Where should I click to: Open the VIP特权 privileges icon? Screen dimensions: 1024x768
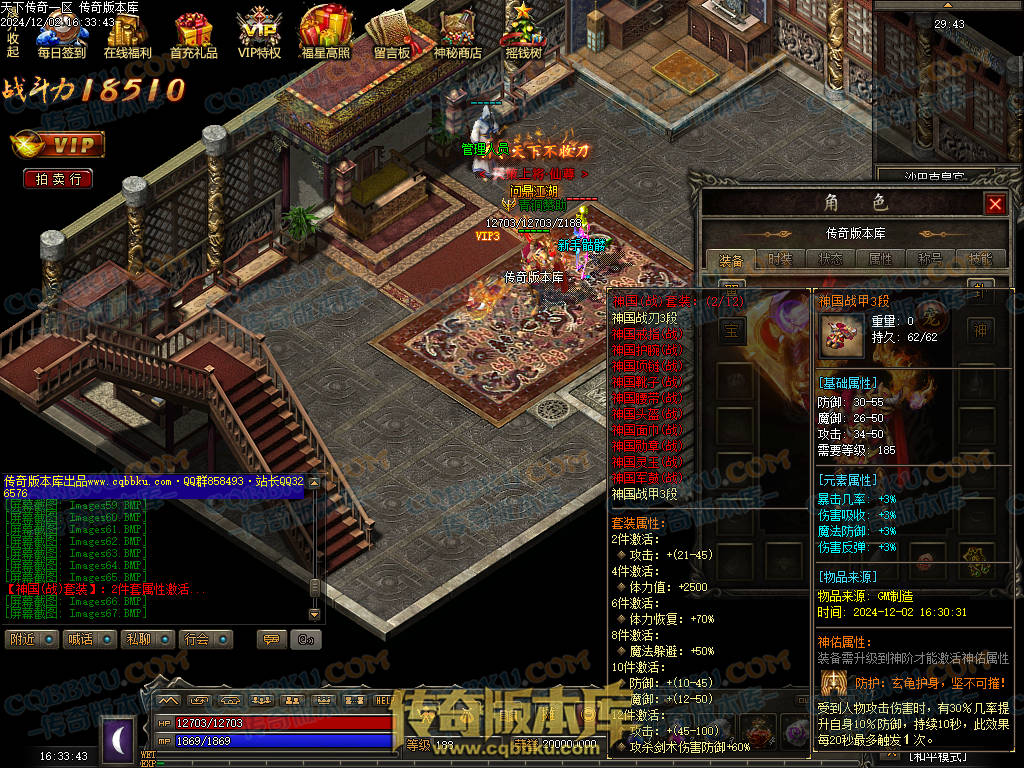259,36
